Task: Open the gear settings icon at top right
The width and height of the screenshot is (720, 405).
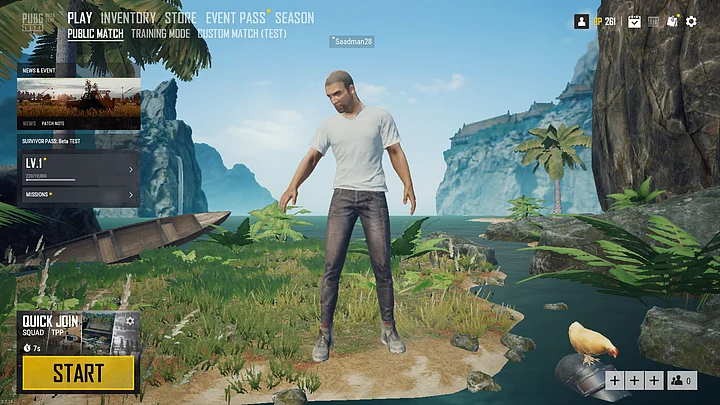Action: click(691, 21)
